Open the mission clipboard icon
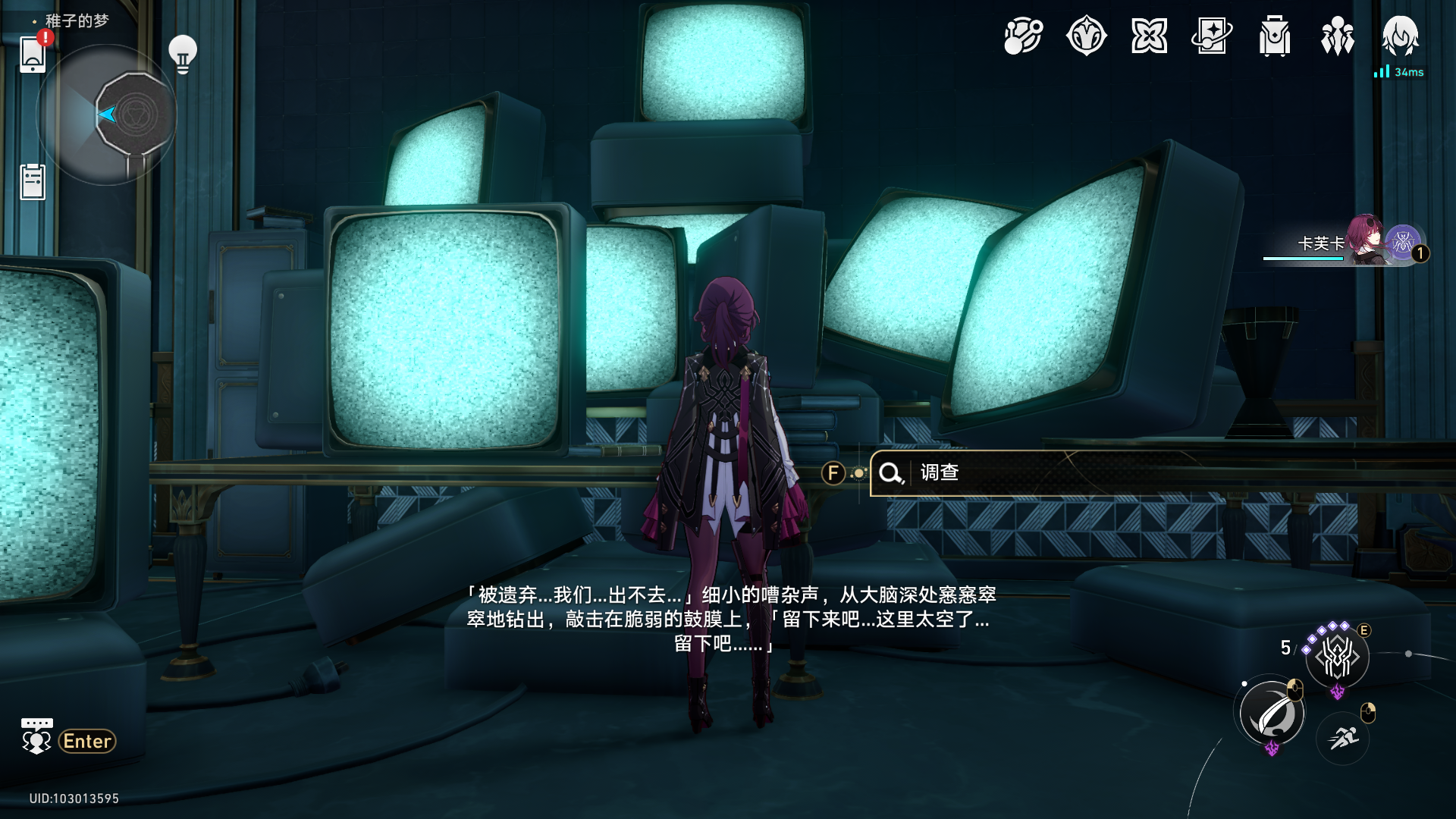The height and width of the screenshot is (819, 1456). click(32, 180)
